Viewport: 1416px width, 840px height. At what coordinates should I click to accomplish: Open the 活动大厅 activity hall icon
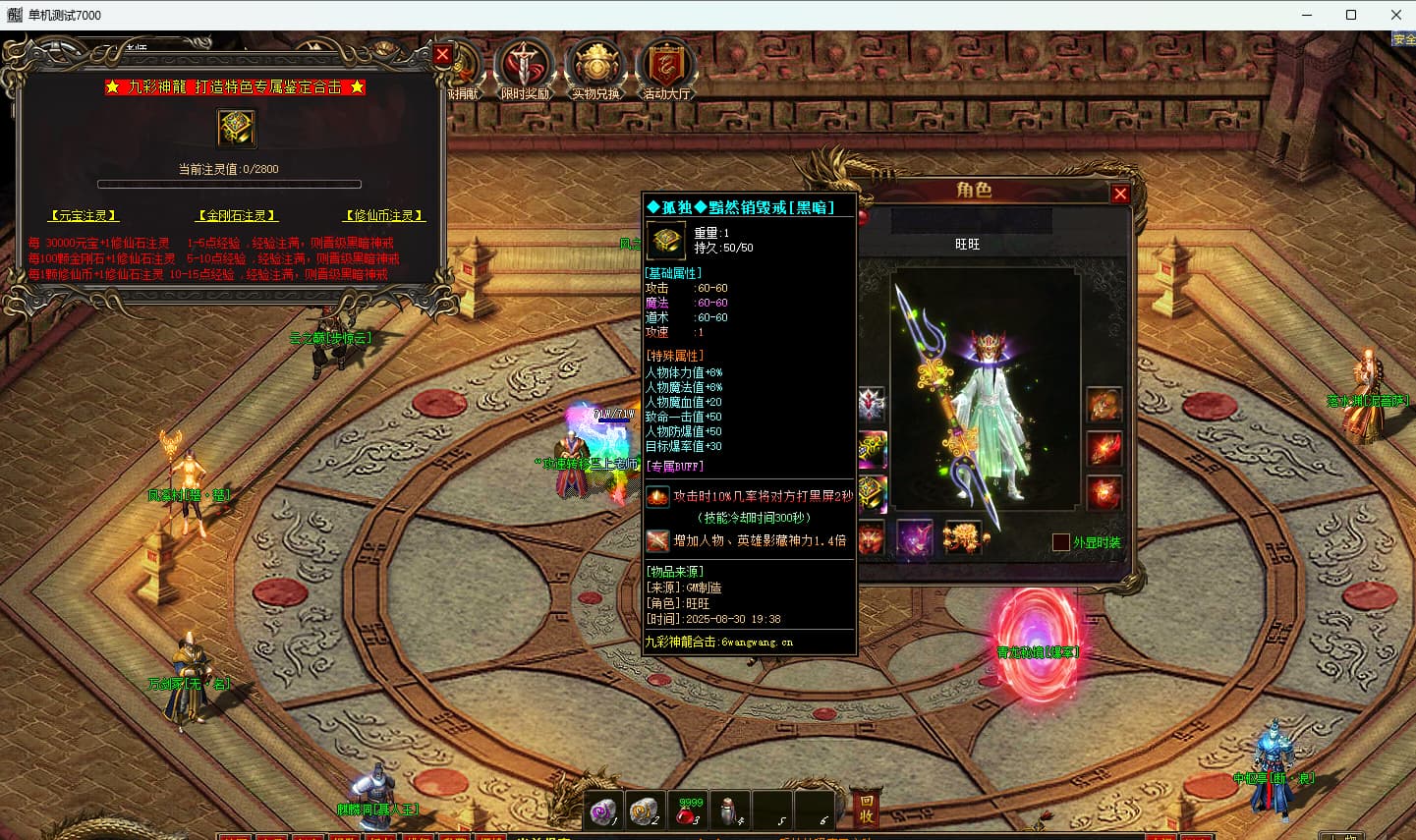666,69
